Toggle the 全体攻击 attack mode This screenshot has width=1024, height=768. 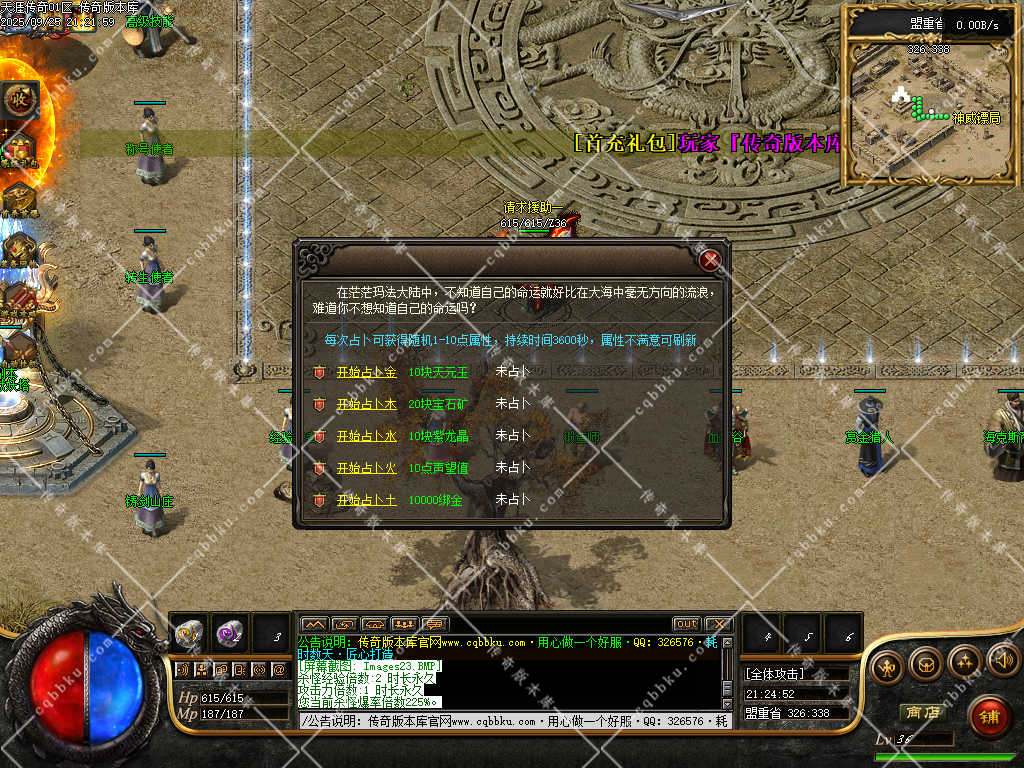[x=775, y=674]
